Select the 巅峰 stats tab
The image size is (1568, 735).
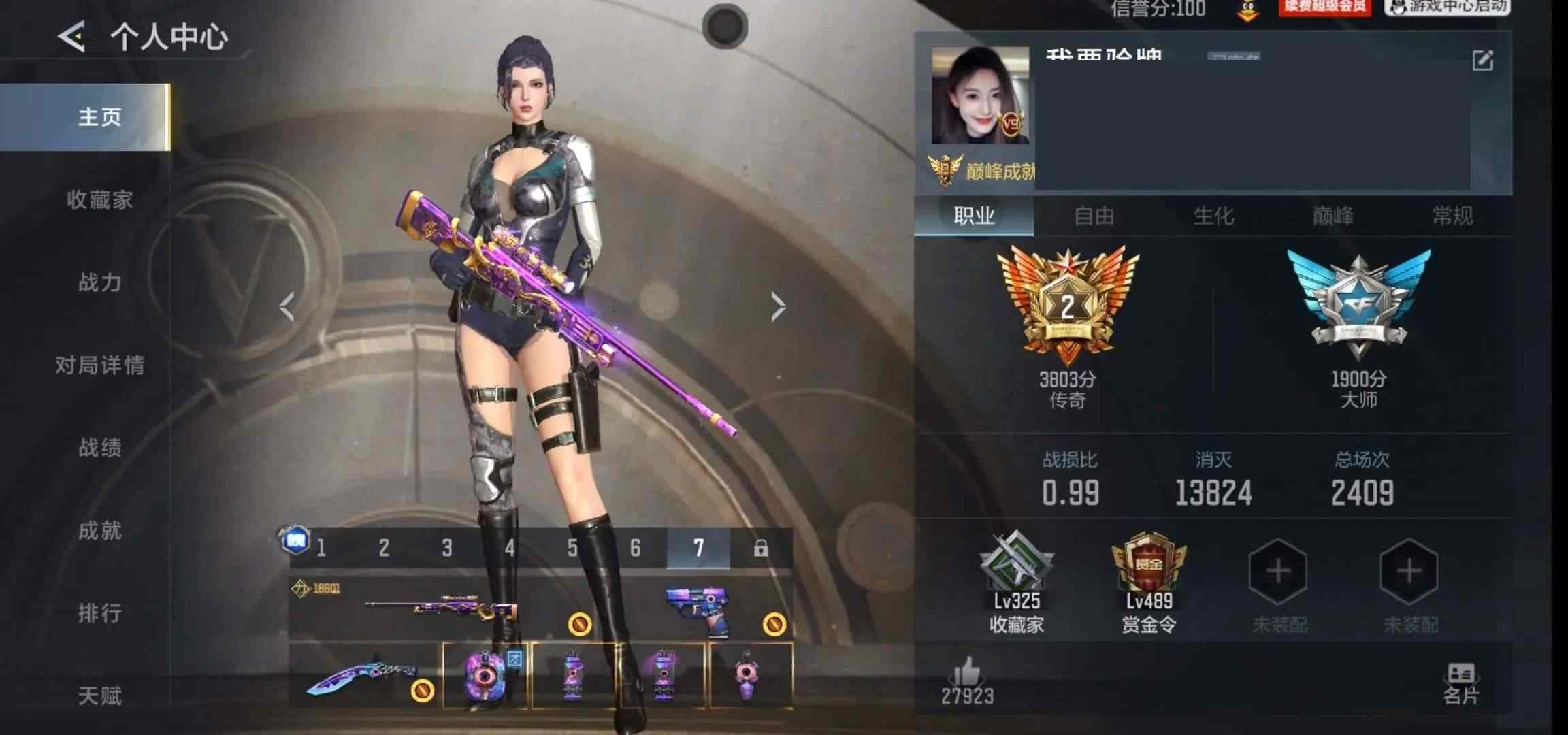[1333, 216]
